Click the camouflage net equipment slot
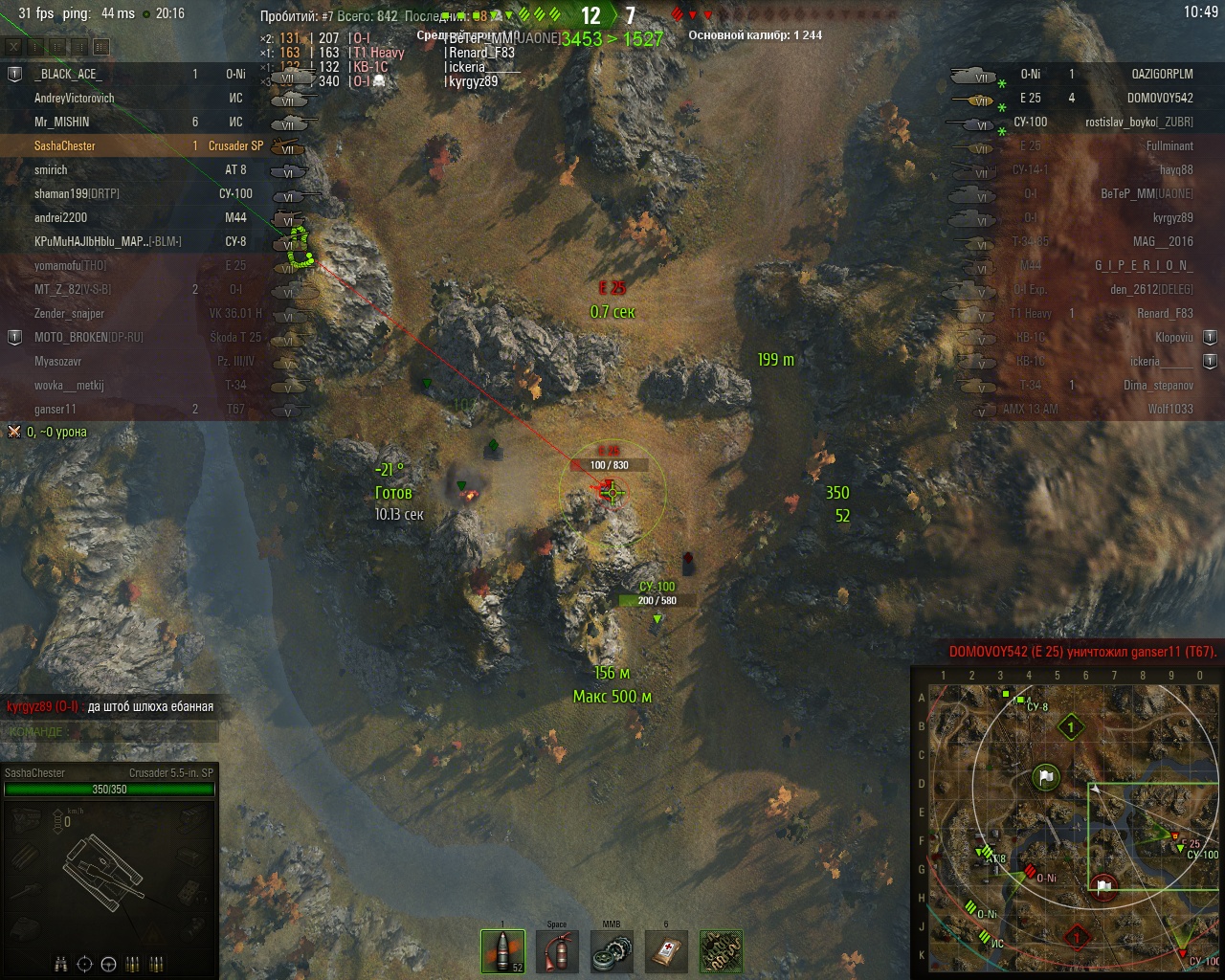The image size is (1225, 980). 721,951
